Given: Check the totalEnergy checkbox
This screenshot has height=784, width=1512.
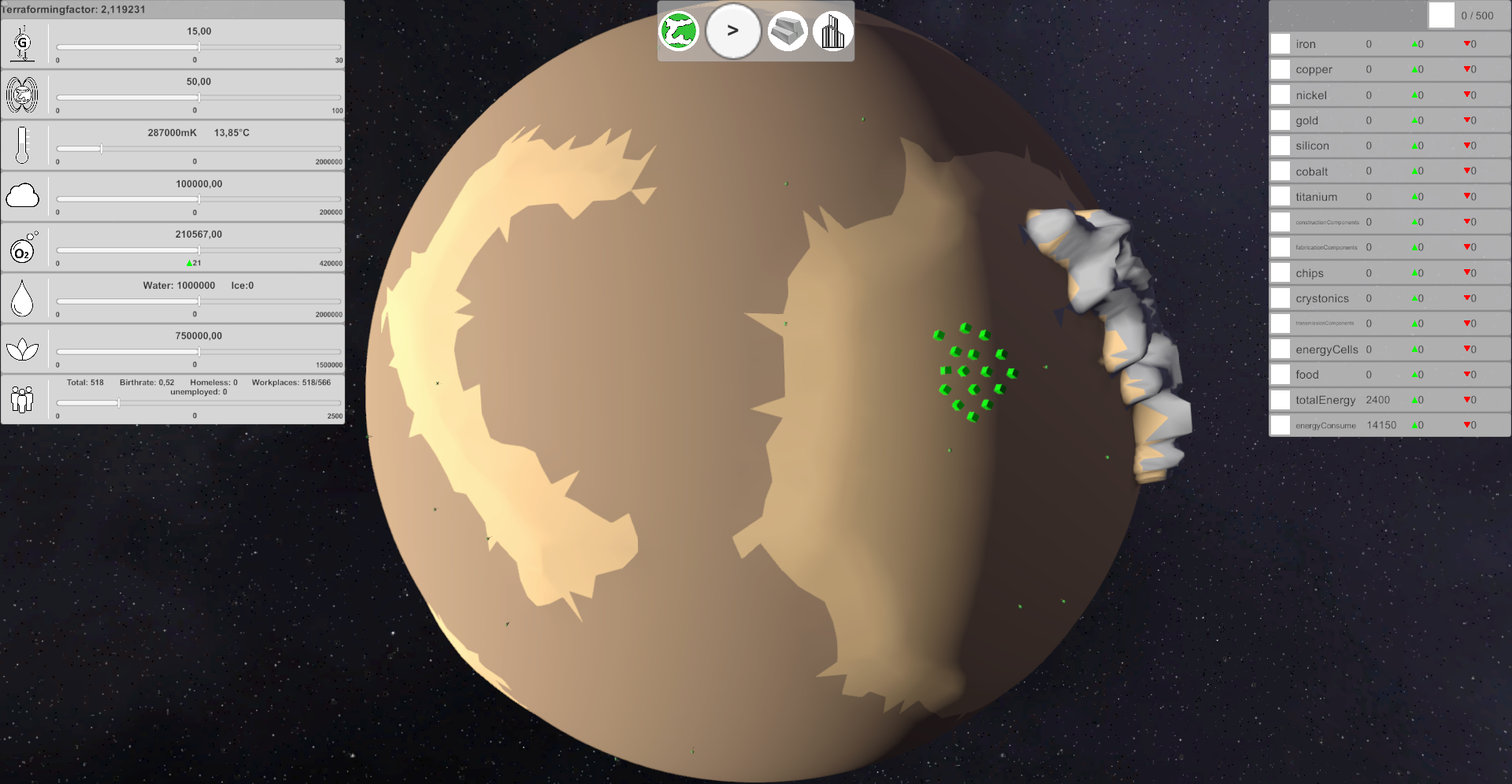Looking at the screenshot, I should (1280, 400).
